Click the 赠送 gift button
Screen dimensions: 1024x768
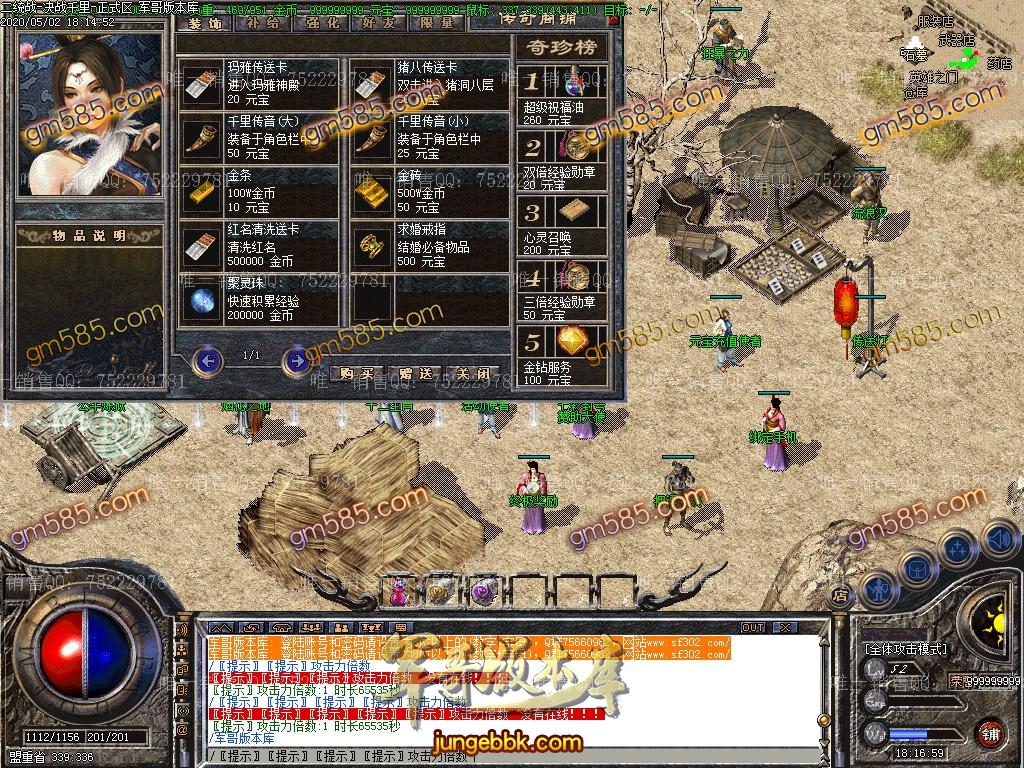[x=414, y=374]
